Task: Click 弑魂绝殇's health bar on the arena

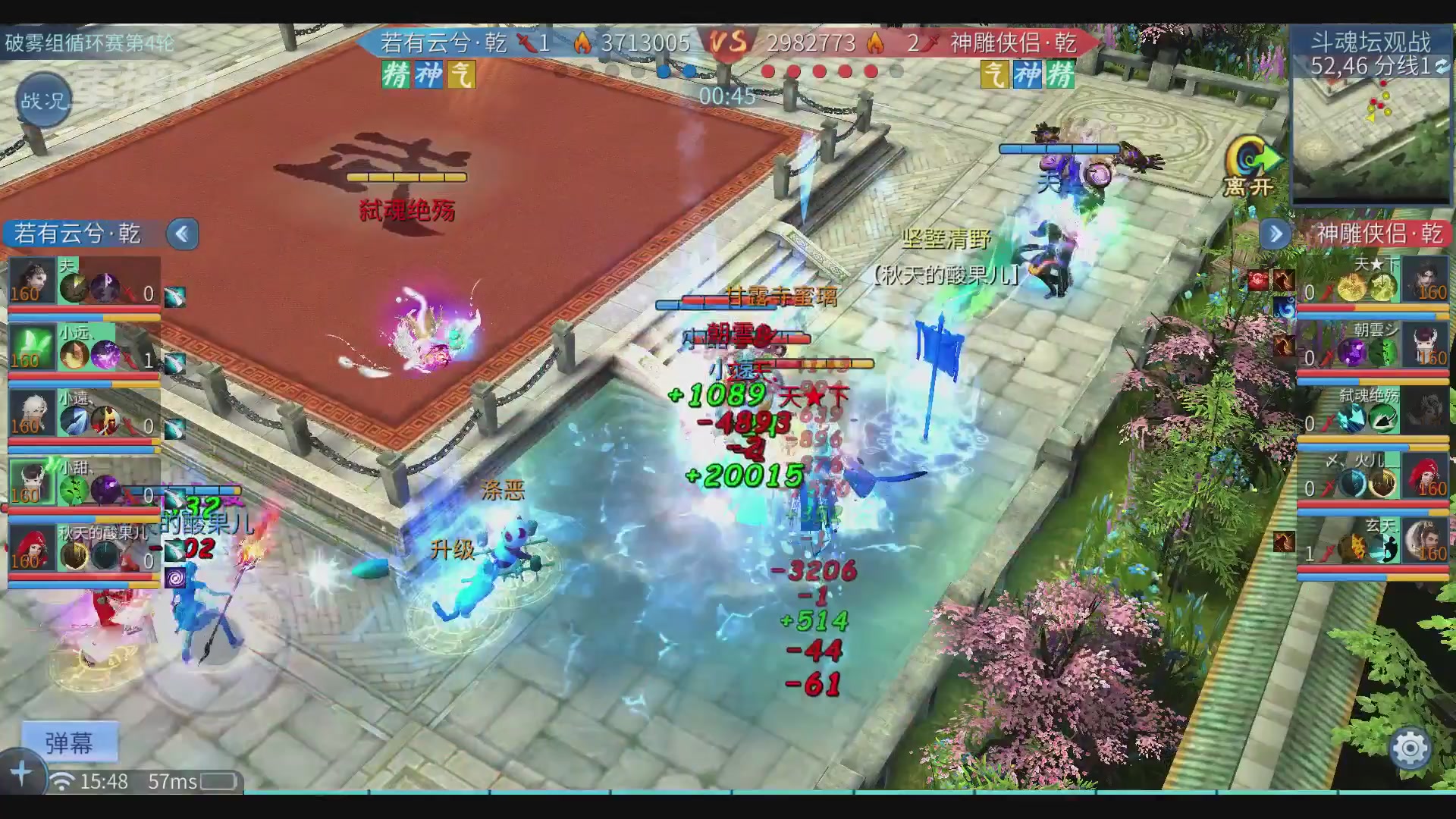Action: point(406,178)
